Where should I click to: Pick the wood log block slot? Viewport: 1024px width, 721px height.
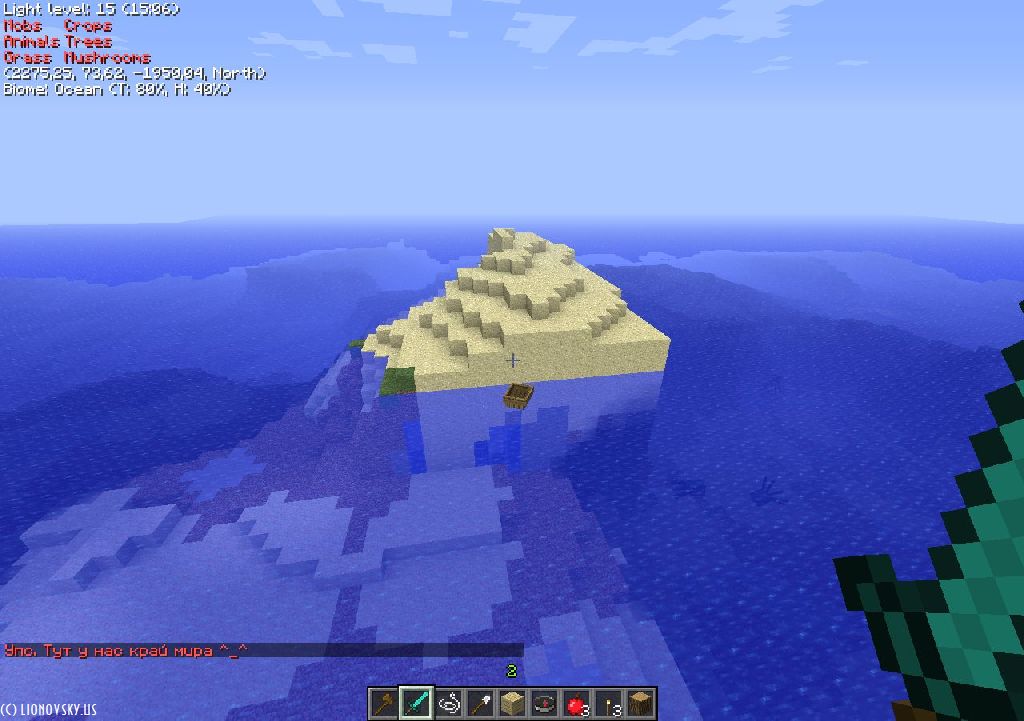click(640, 703)
